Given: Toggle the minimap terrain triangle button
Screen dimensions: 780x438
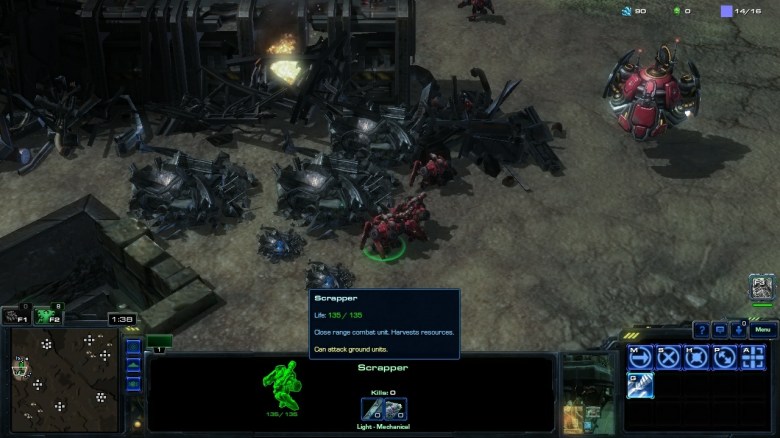Looking at the screenshot, I should click(133, 367).
